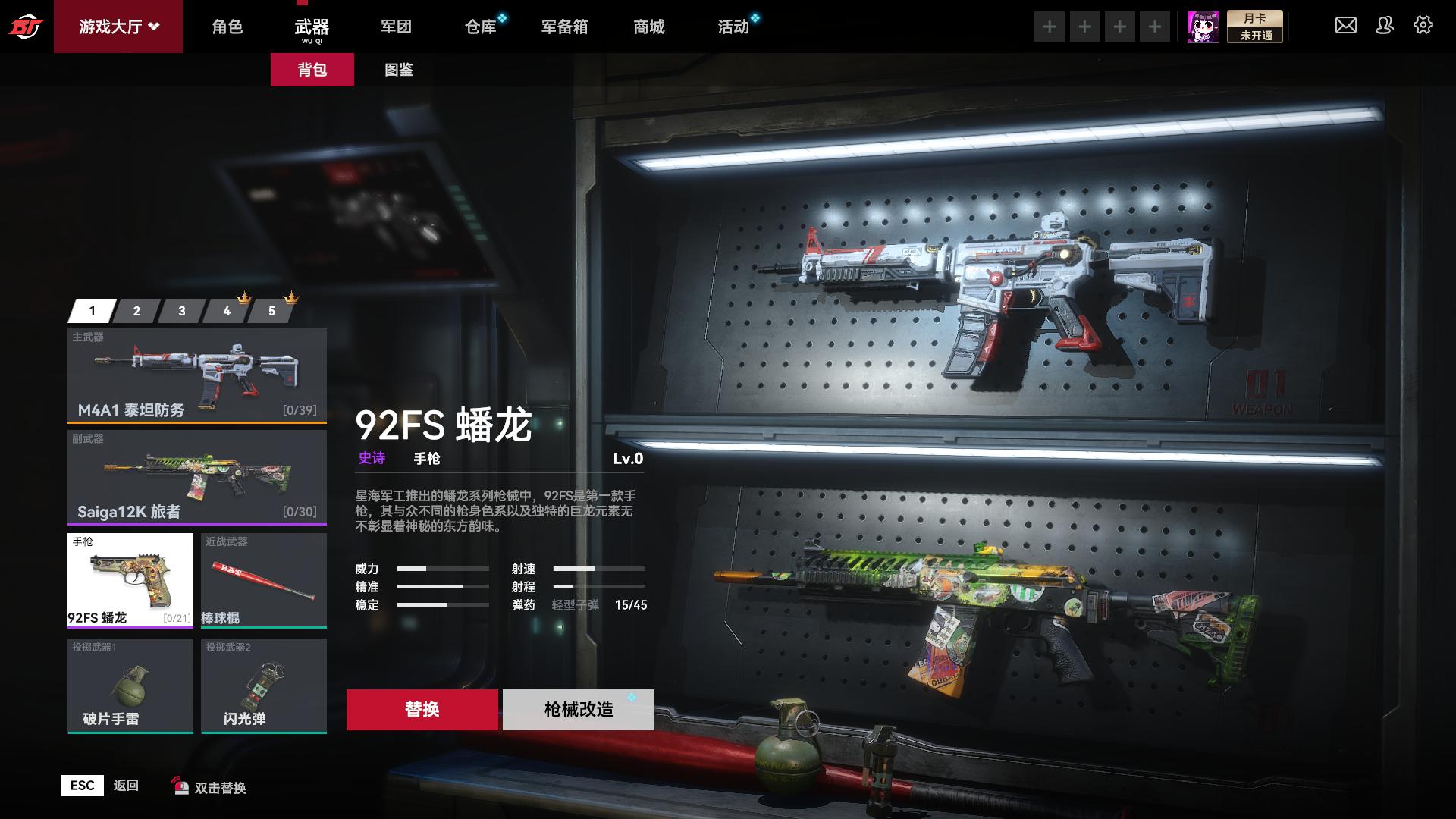Screen dimensions: 1456x819
Task: Select the Saiga12K 旅者 weapon thumbnail
Action: coord(196,478)
